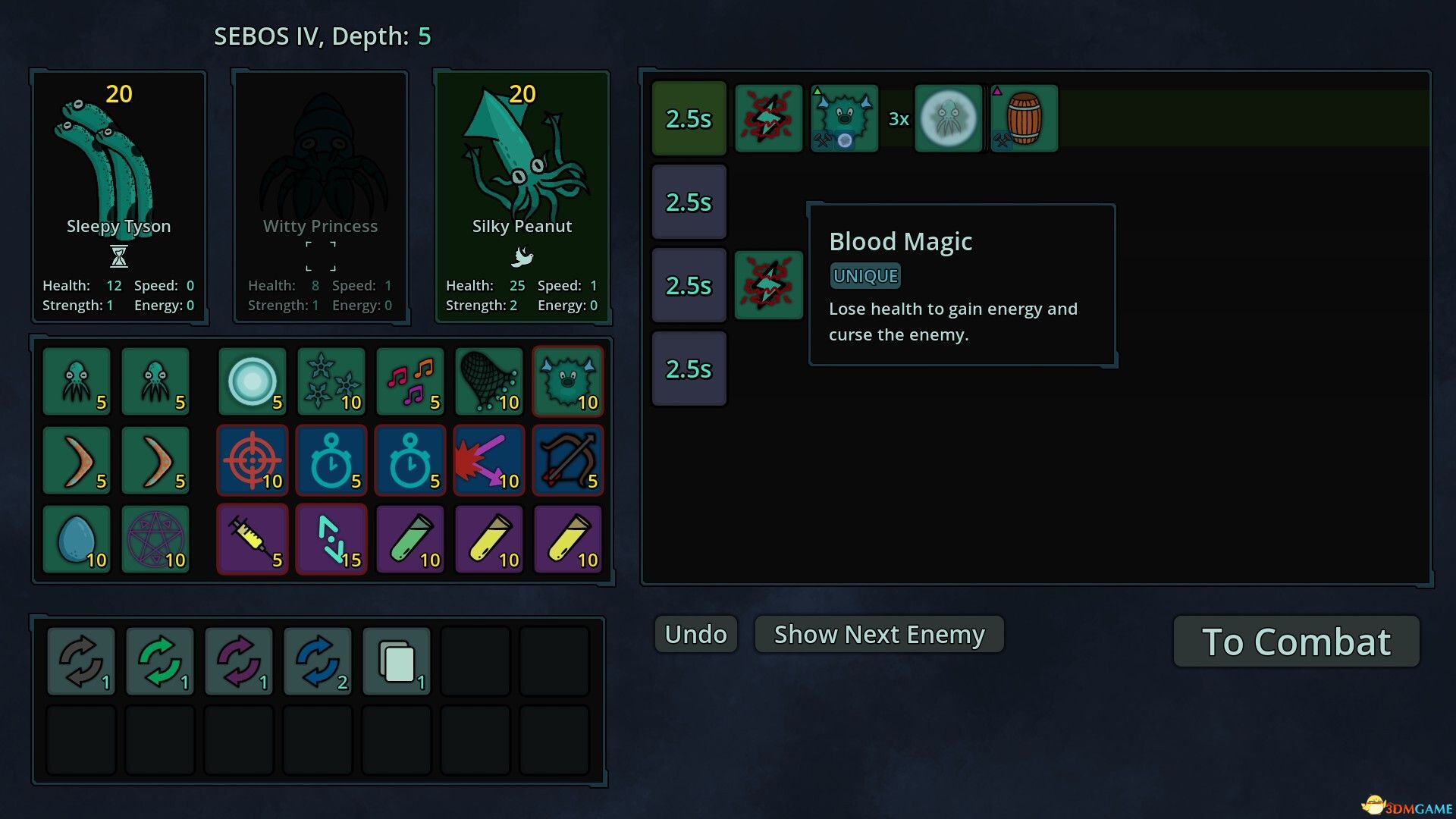
Task: Start the fight with To Combat
Action: click(x=1296, y=642)
